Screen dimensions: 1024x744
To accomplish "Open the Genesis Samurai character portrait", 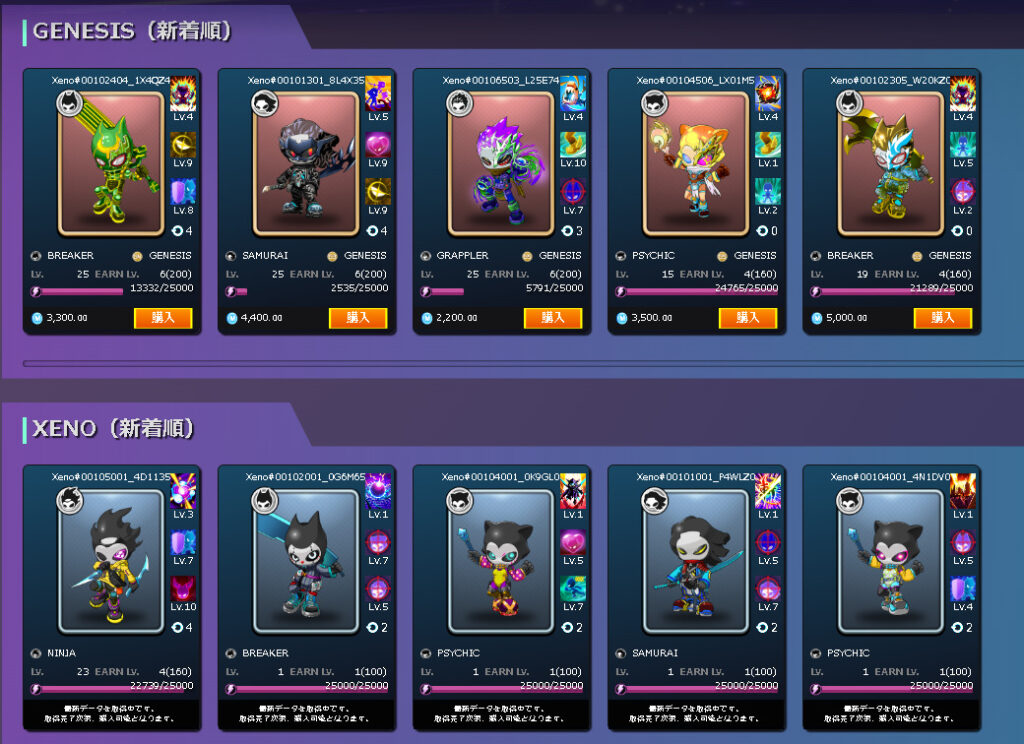I will point(305,163).
